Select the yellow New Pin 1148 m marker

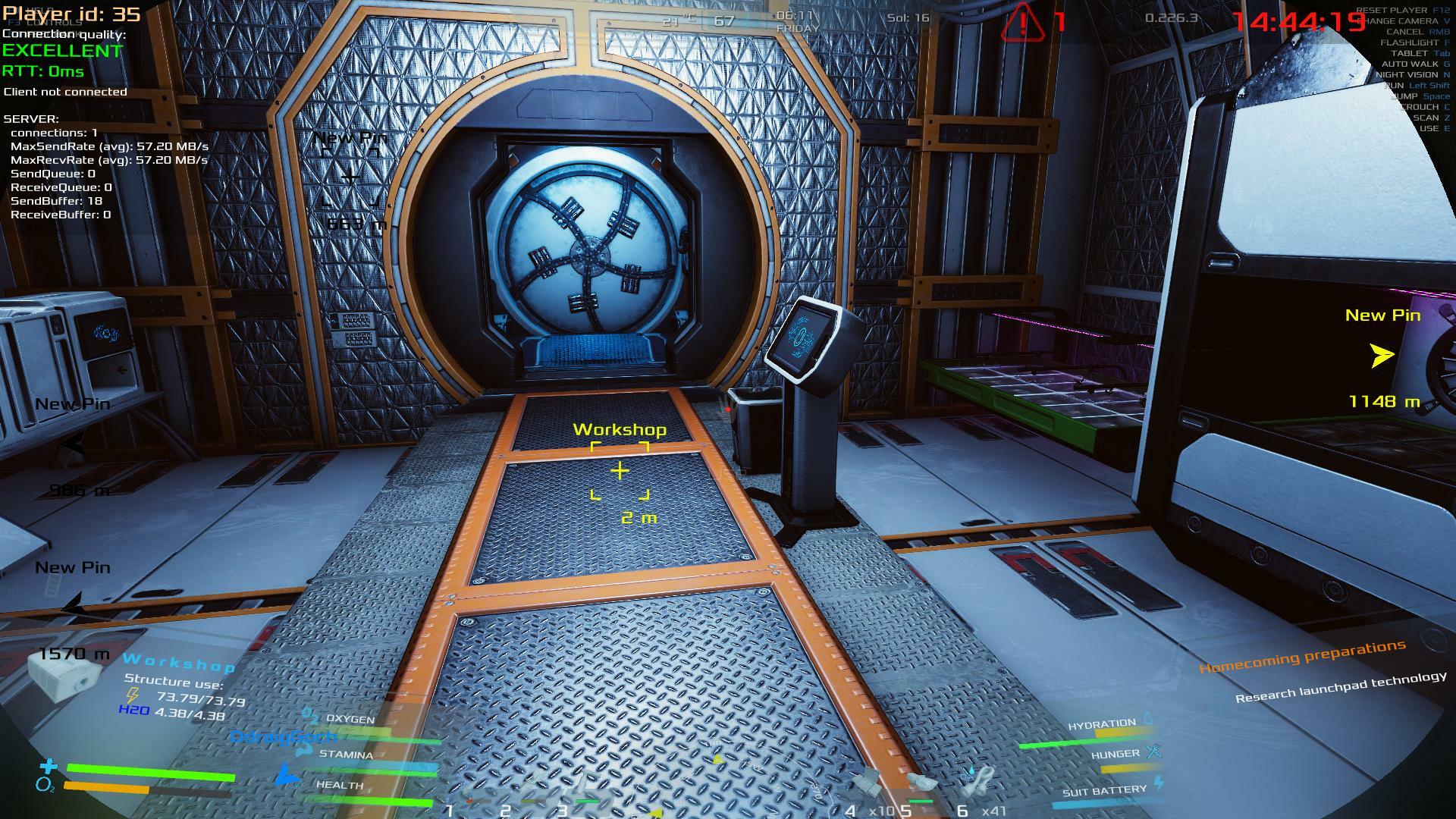1382,356
